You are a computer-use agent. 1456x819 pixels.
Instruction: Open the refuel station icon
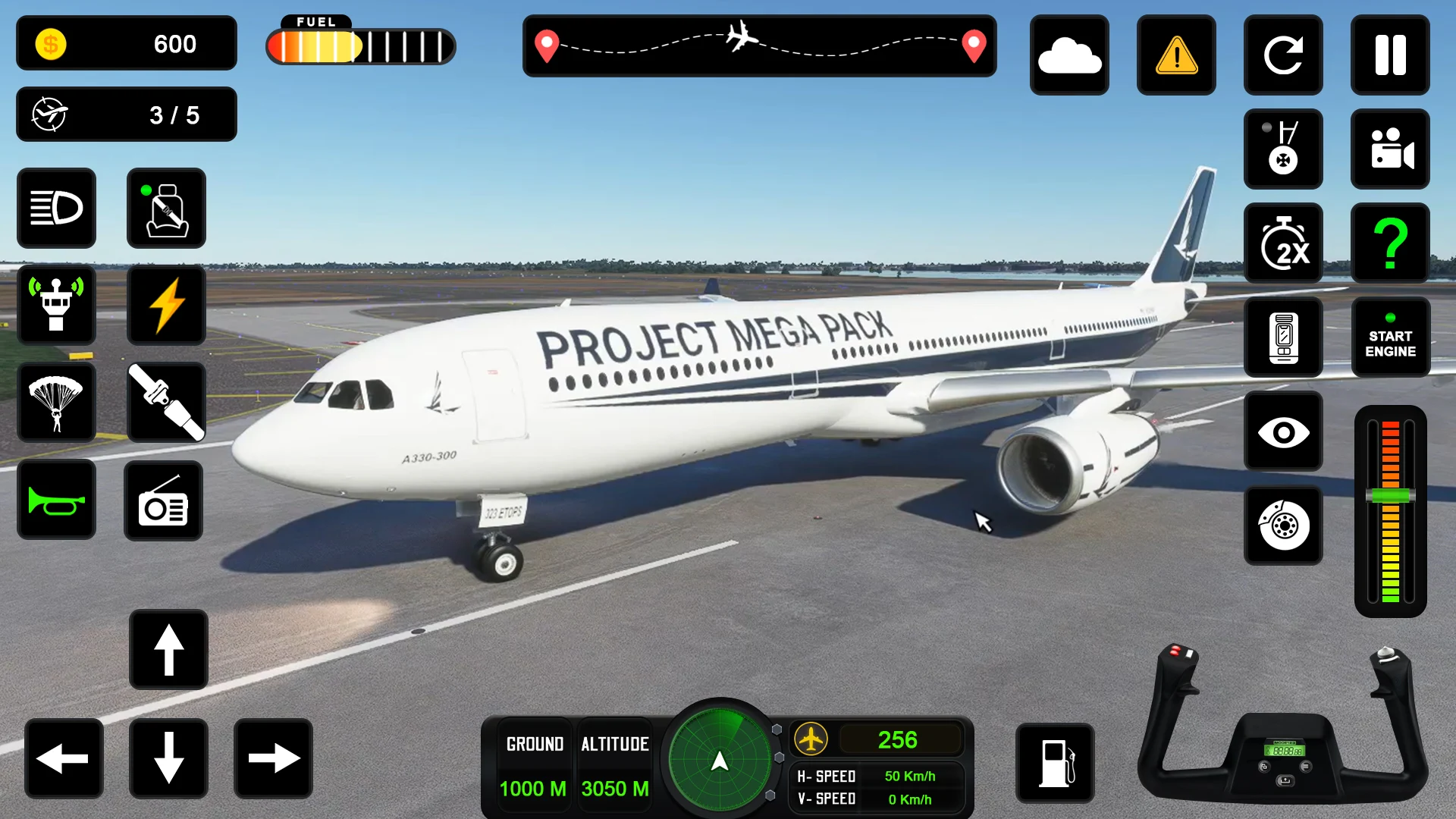[1055, 764]
